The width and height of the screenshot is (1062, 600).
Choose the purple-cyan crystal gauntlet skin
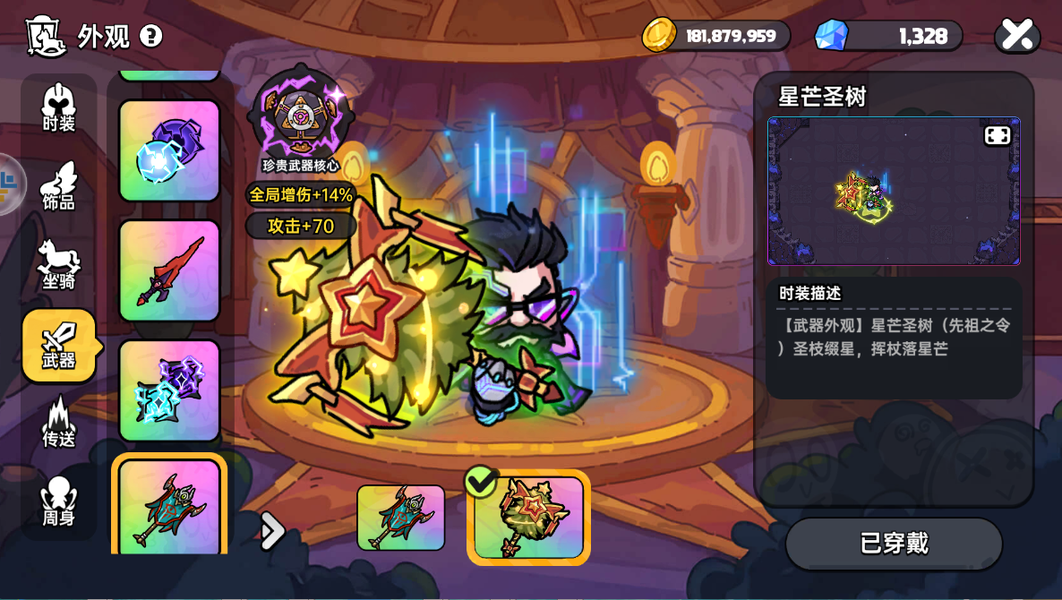tap(169, 390)
